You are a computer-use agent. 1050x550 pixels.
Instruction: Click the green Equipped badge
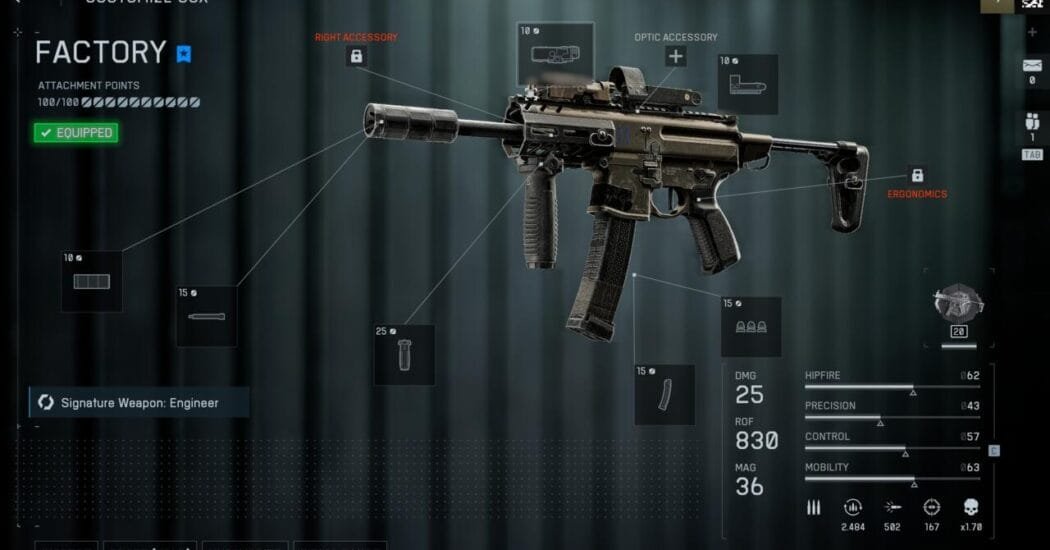pos(75,132)
